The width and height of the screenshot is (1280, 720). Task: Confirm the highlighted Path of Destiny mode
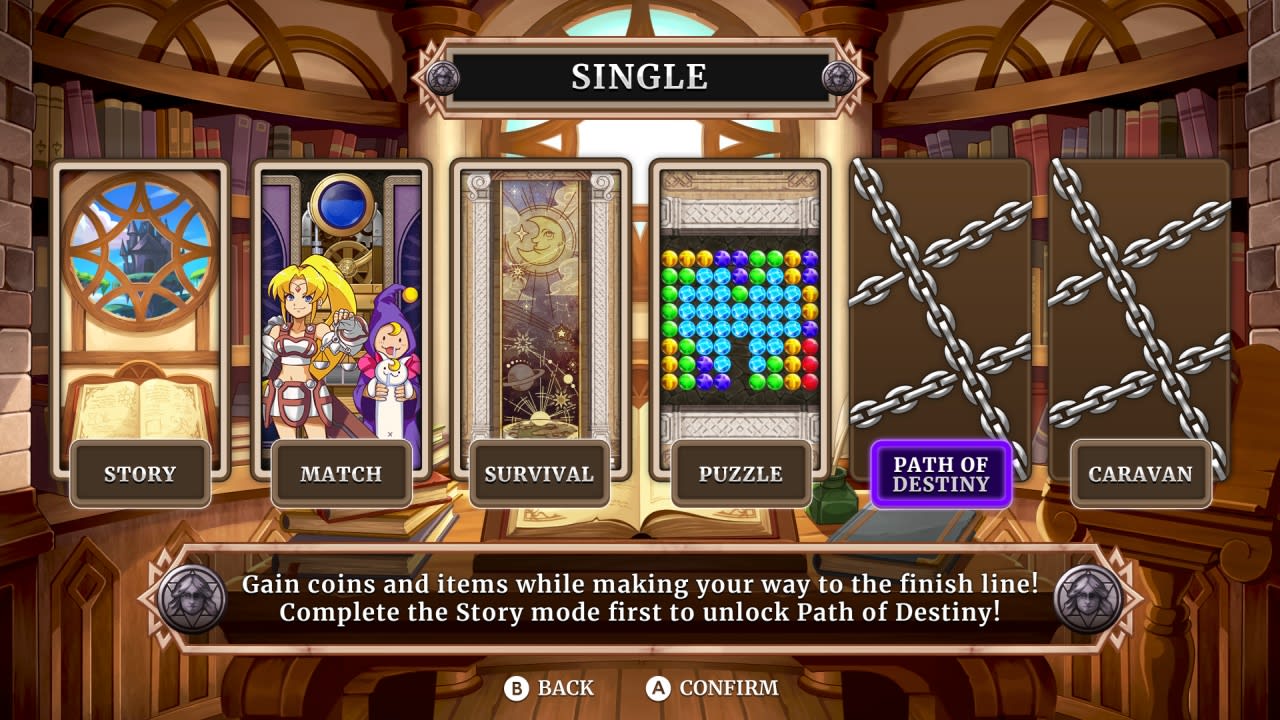(x=940, y=474)
